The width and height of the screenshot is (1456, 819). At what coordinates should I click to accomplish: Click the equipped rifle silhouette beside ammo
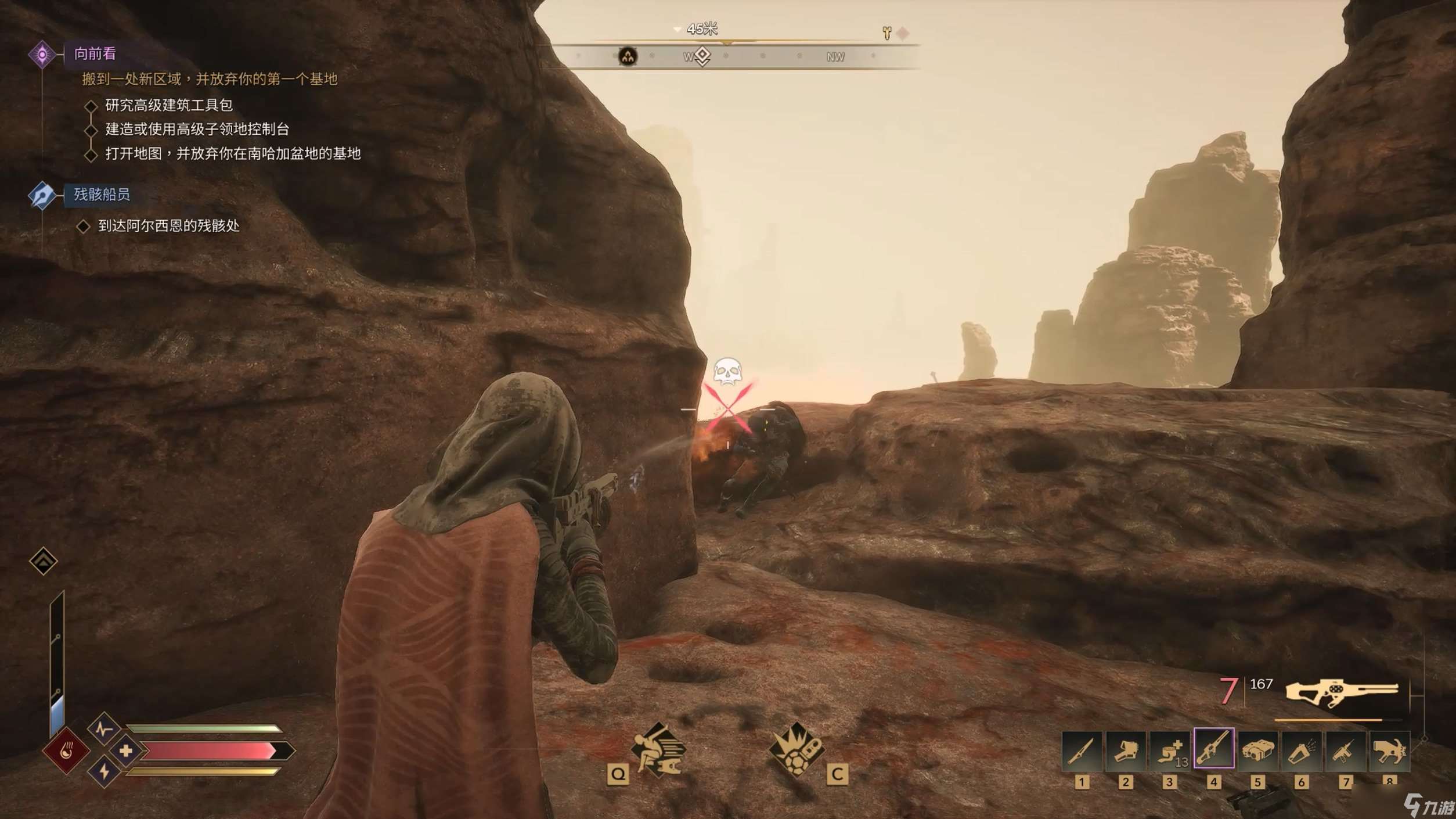tap(1342, 692)
